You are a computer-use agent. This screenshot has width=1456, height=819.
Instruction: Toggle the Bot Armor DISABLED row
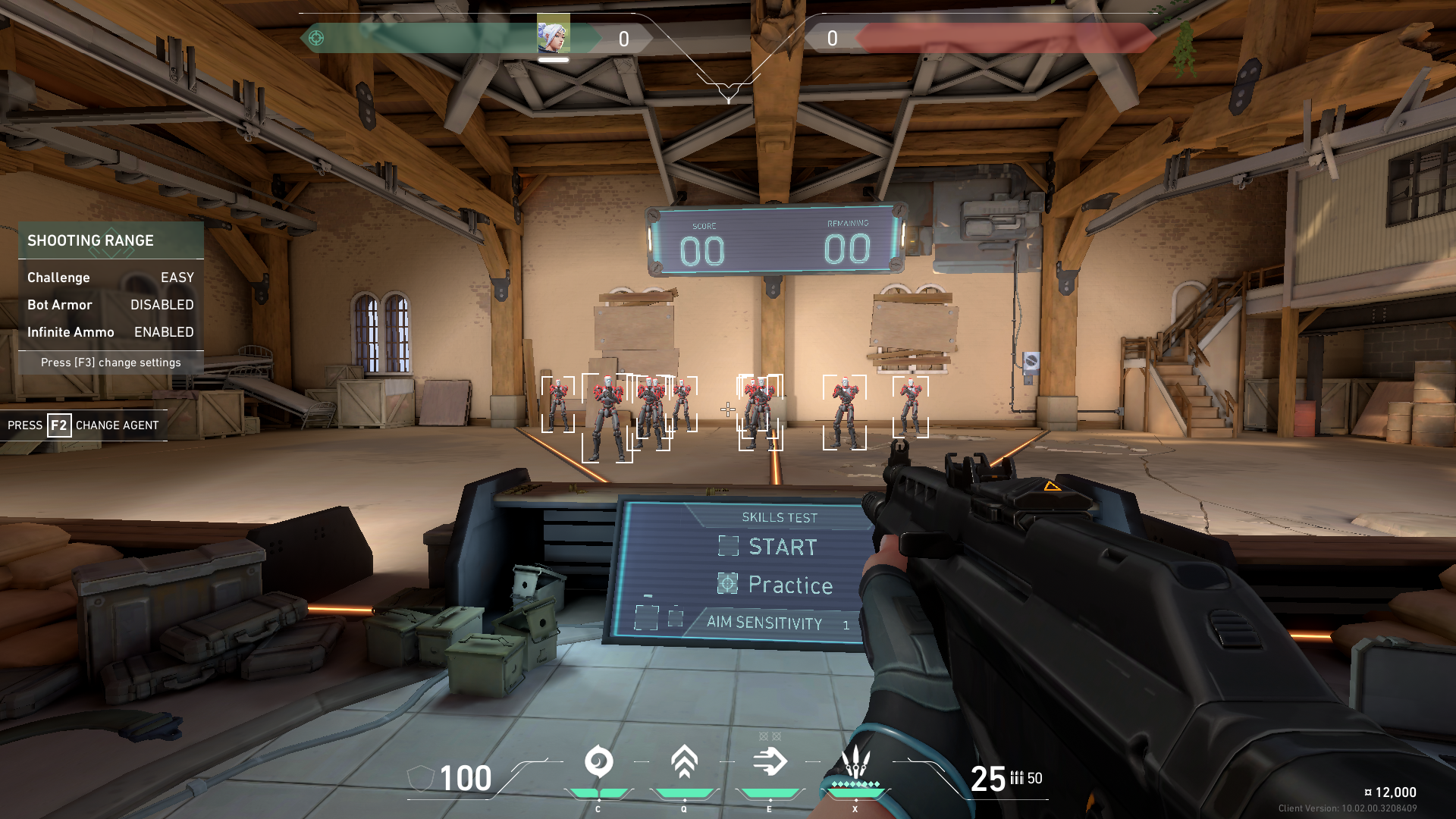click(111, 305)
